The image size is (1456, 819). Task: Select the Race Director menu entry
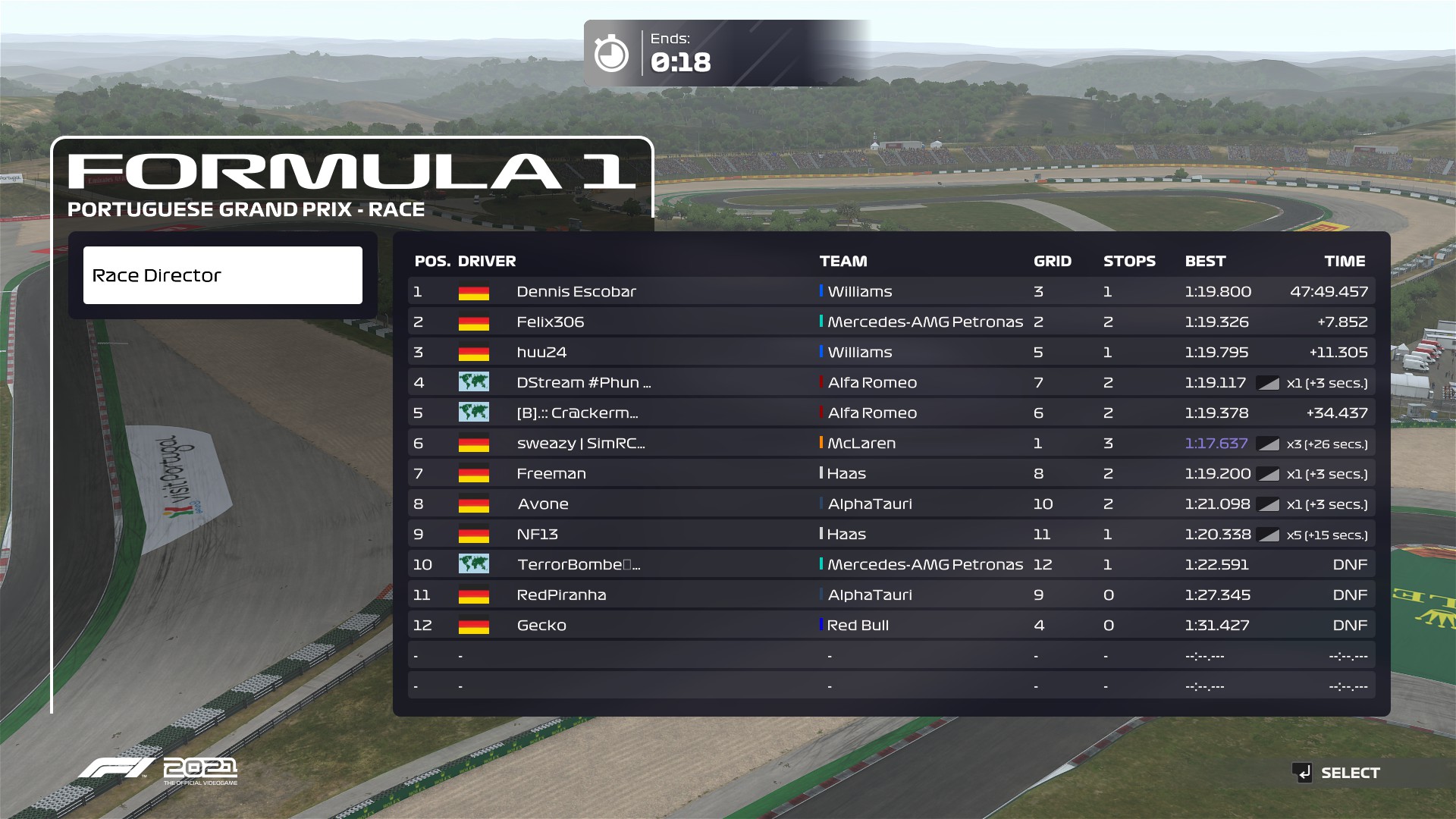point(222,275)
